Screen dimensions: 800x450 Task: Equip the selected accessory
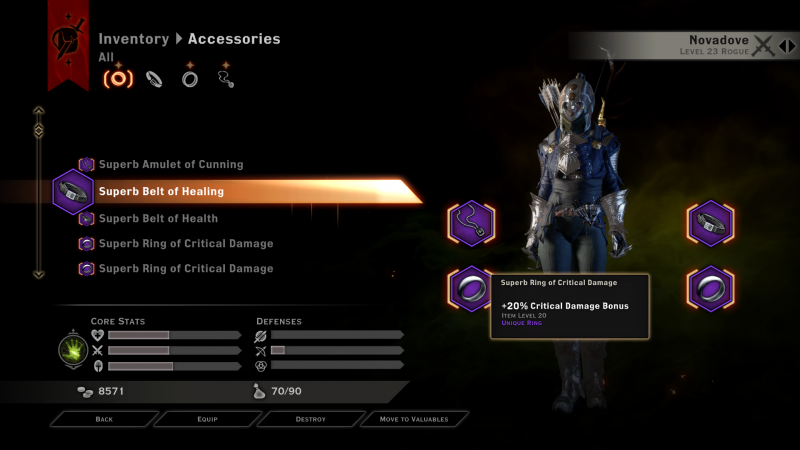coord(207,419)
